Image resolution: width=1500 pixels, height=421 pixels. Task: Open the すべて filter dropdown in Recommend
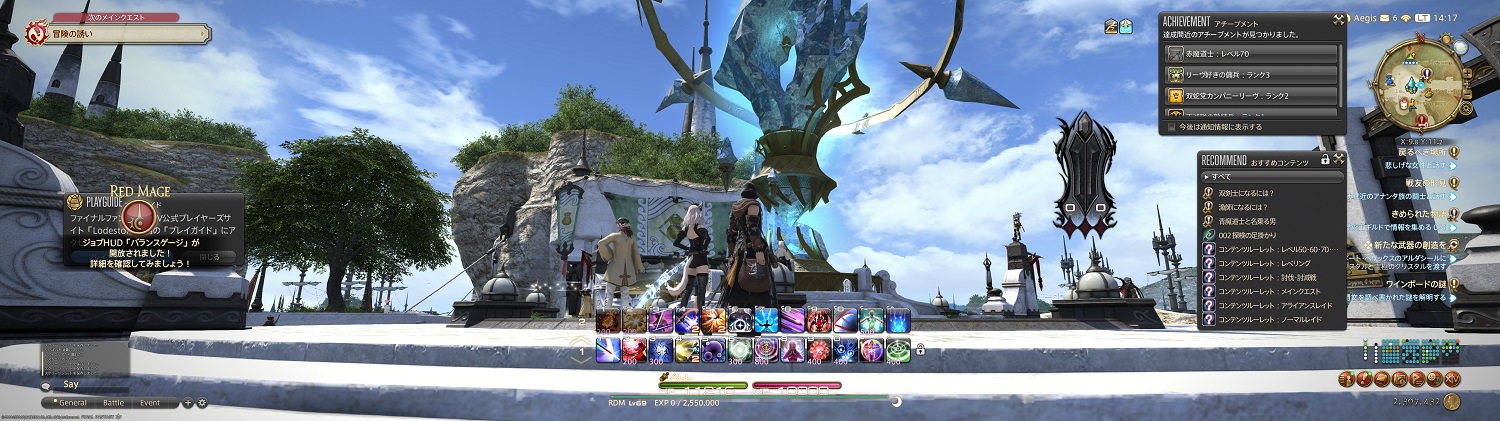pos(1270,176)
